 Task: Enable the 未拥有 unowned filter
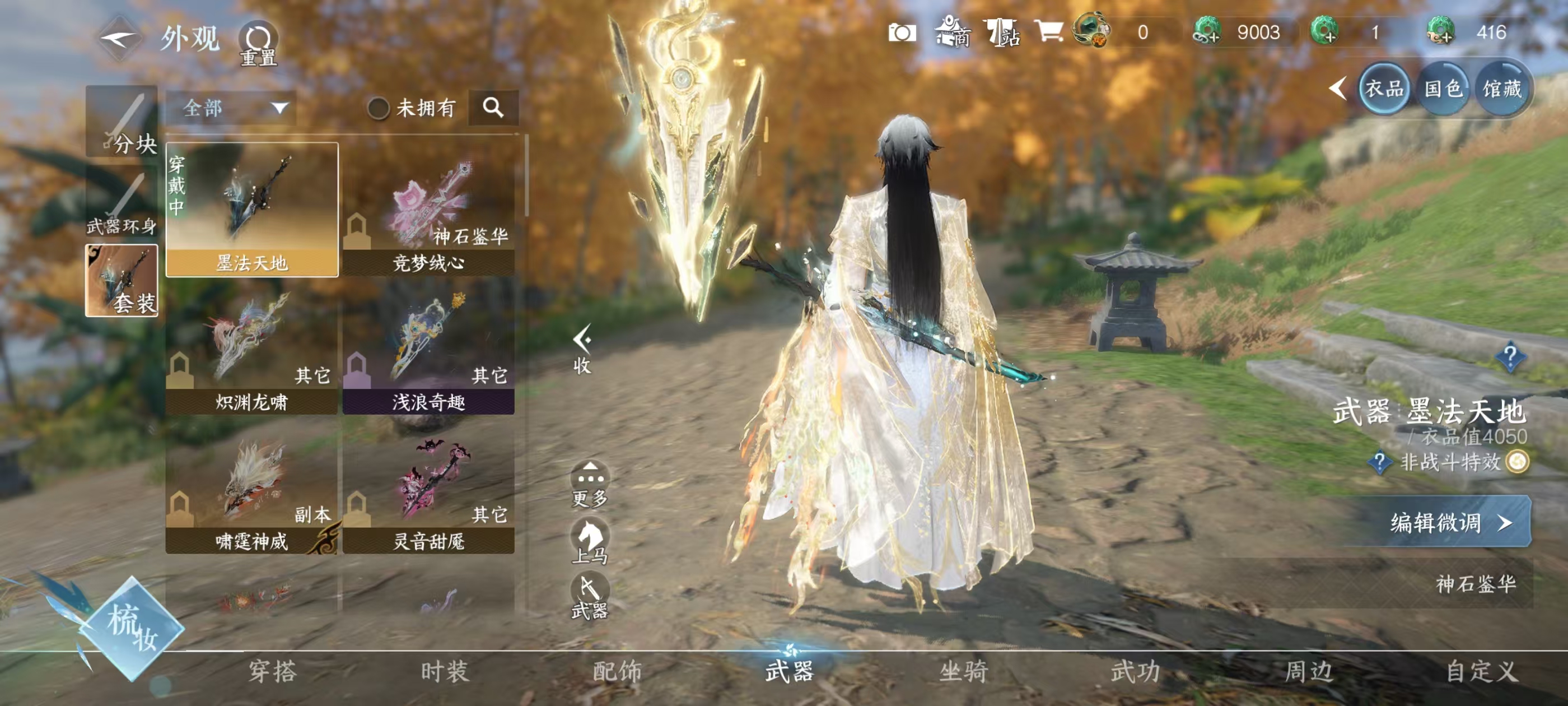pyautogui.click(x=380, y=107)
